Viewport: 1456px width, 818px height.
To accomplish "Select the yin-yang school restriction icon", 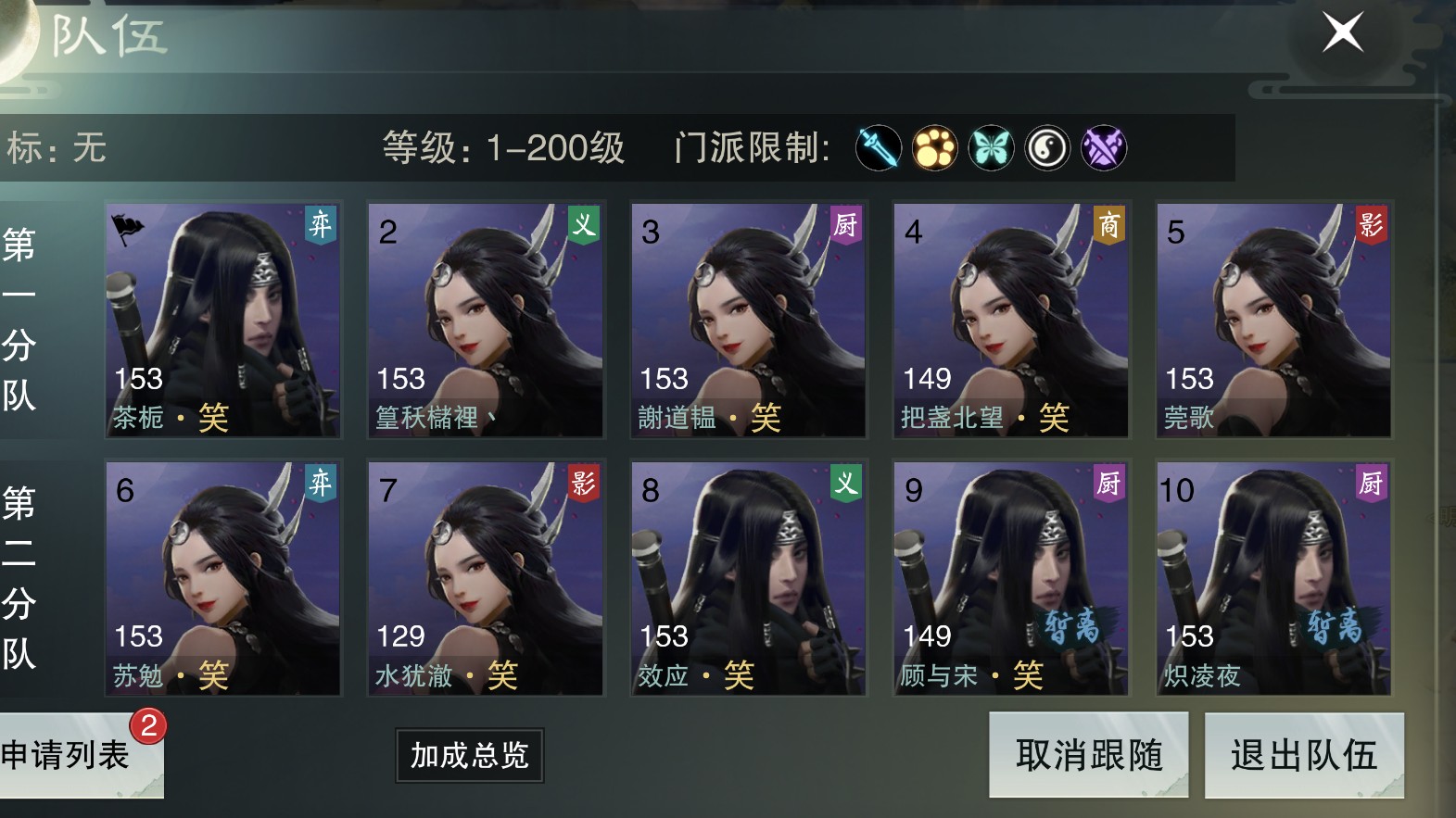I will (1045, 148).
